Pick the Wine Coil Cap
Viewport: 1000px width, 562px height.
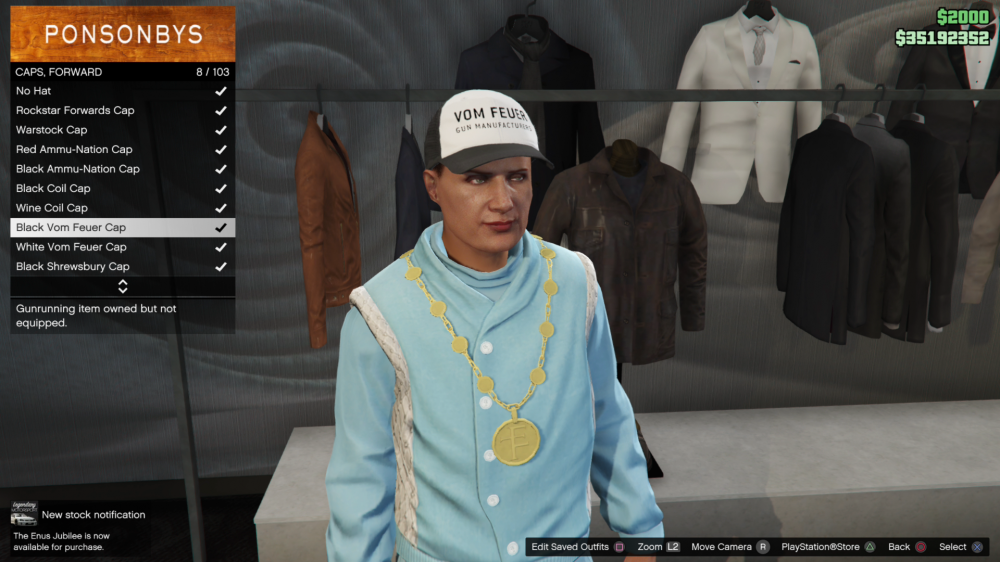click(x=122, y=208)
